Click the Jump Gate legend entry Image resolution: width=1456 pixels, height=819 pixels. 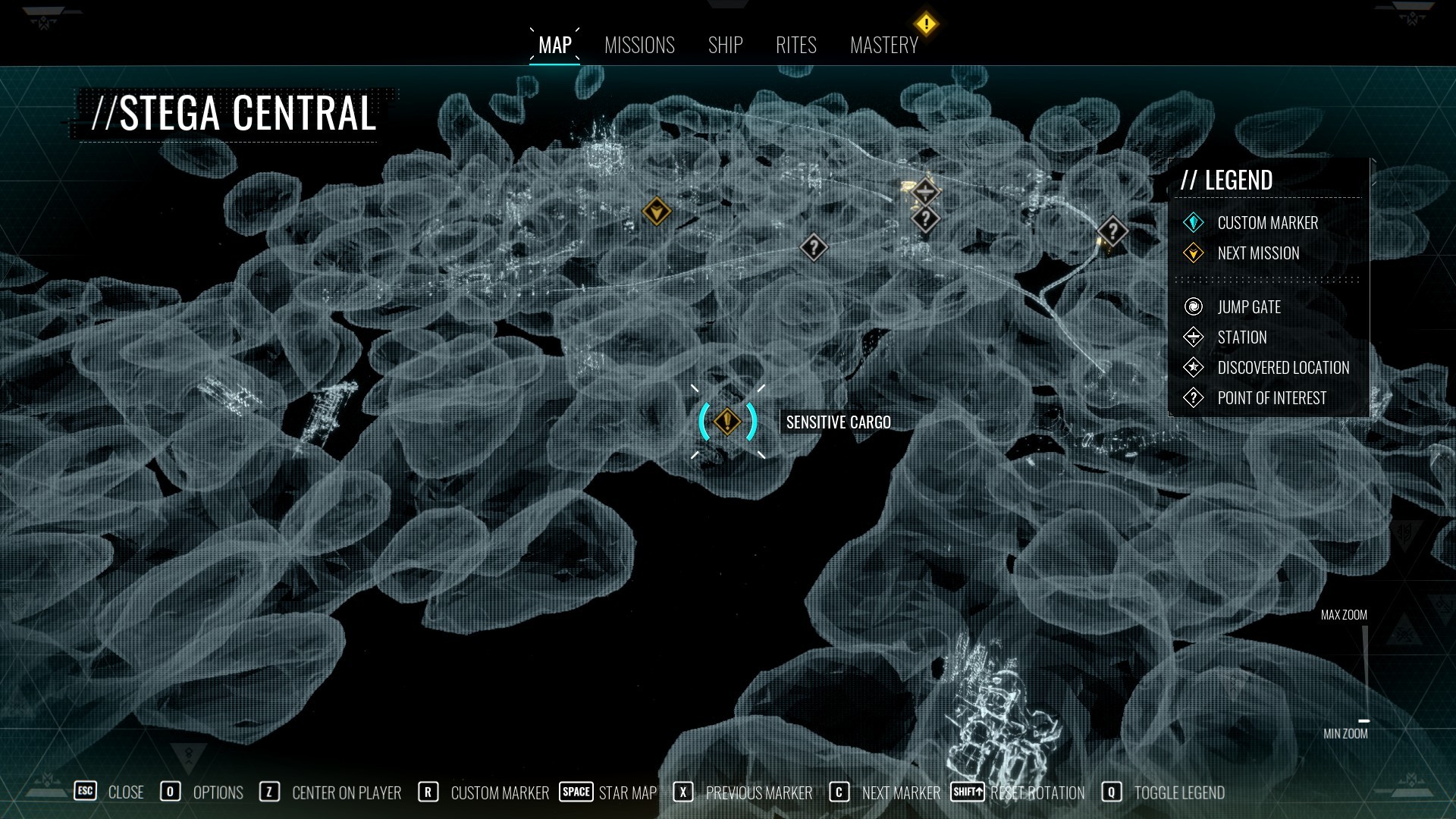1248,307
